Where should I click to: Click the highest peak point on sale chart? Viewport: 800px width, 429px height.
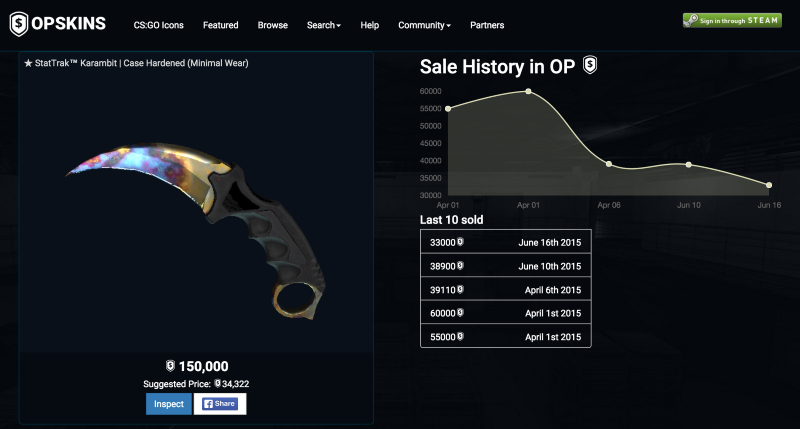point(528,91)
